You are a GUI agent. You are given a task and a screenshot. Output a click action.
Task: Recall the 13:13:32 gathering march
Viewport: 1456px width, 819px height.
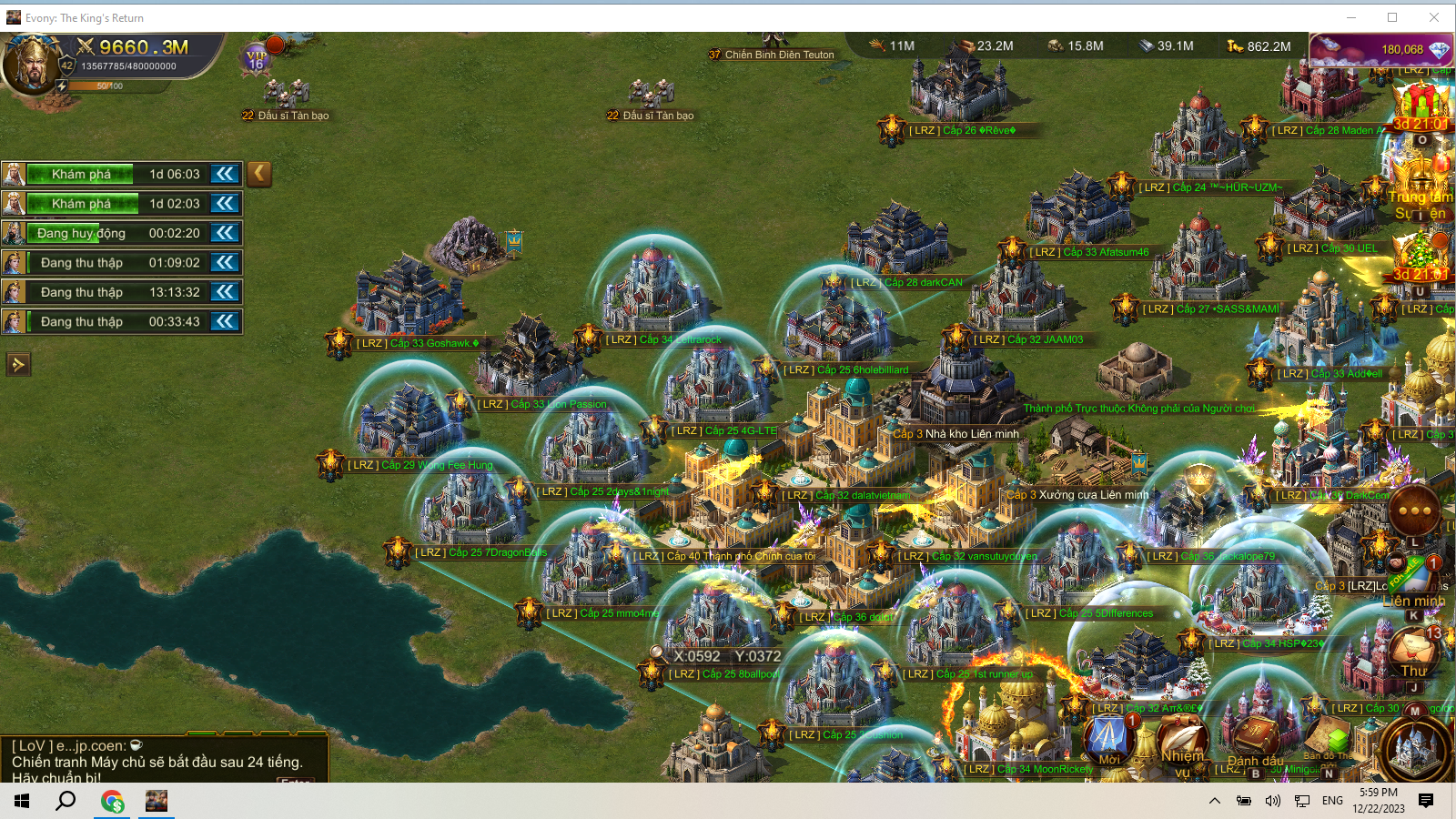(x=225, y=292)
